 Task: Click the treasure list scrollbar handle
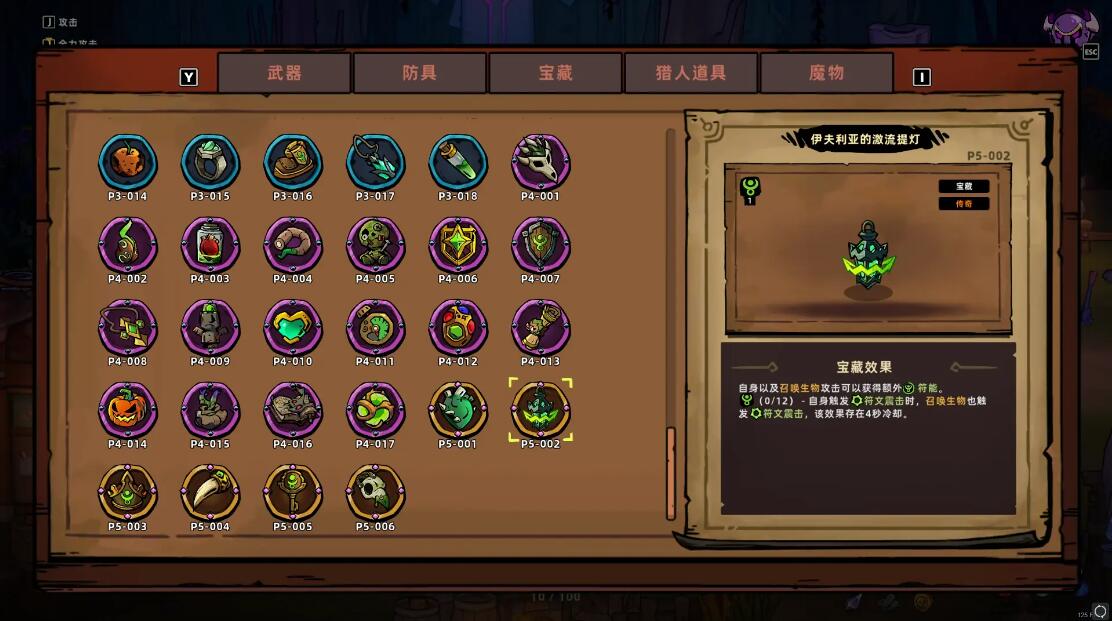[671, 473]
